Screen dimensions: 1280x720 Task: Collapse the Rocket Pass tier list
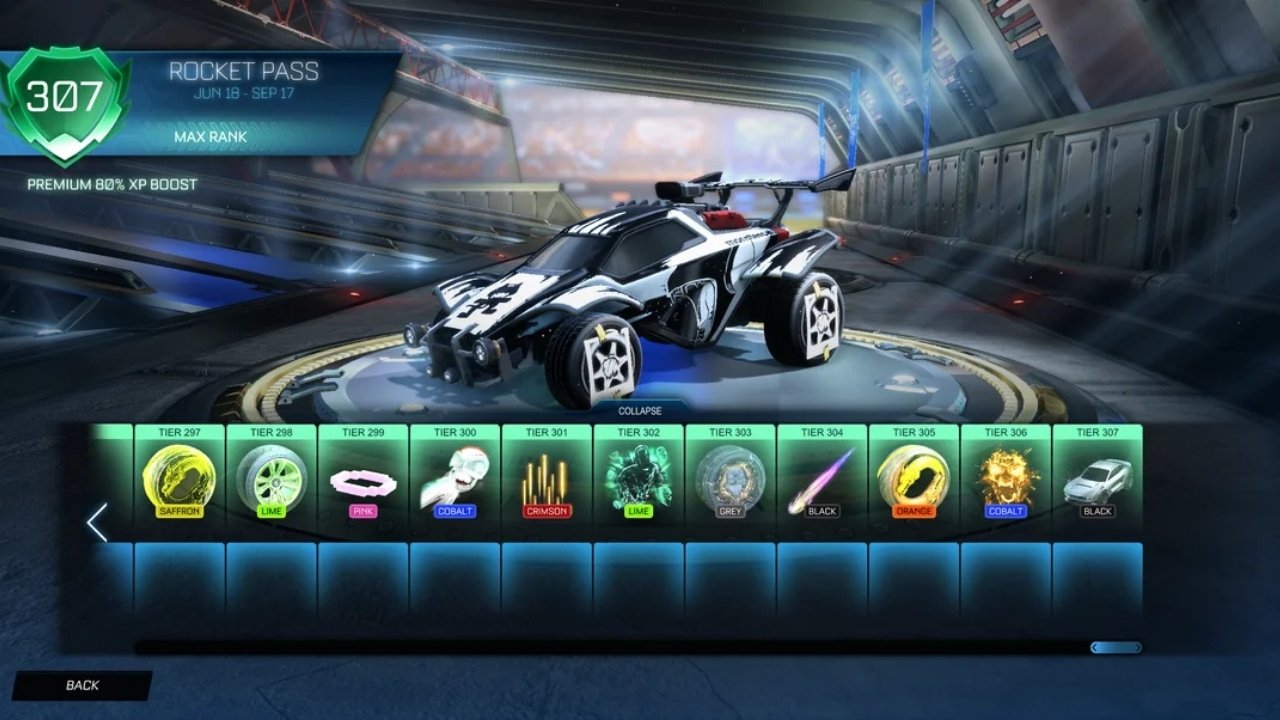639,410
